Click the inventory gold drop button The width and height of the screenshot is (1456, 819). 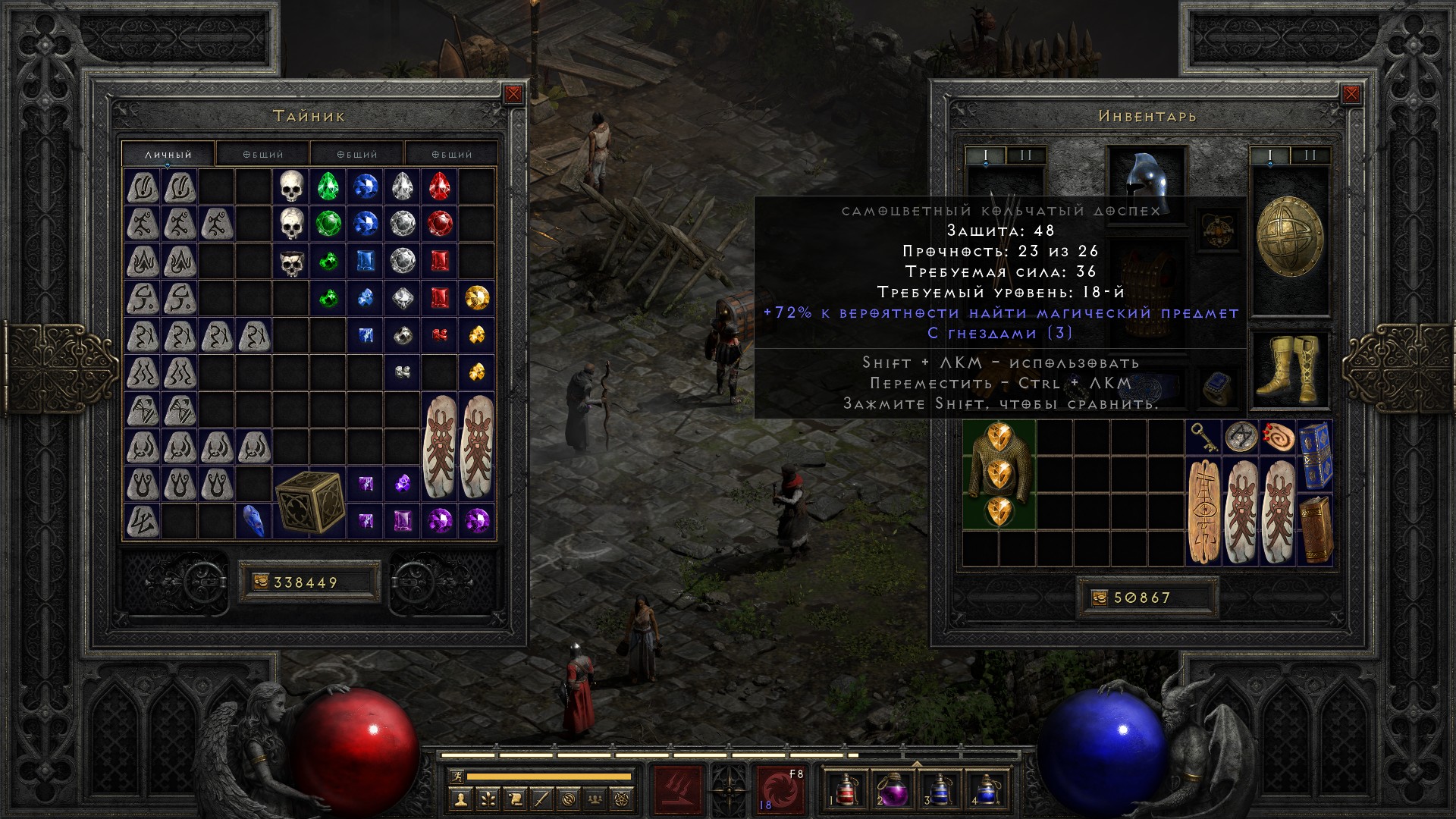tap(1100, 598)
